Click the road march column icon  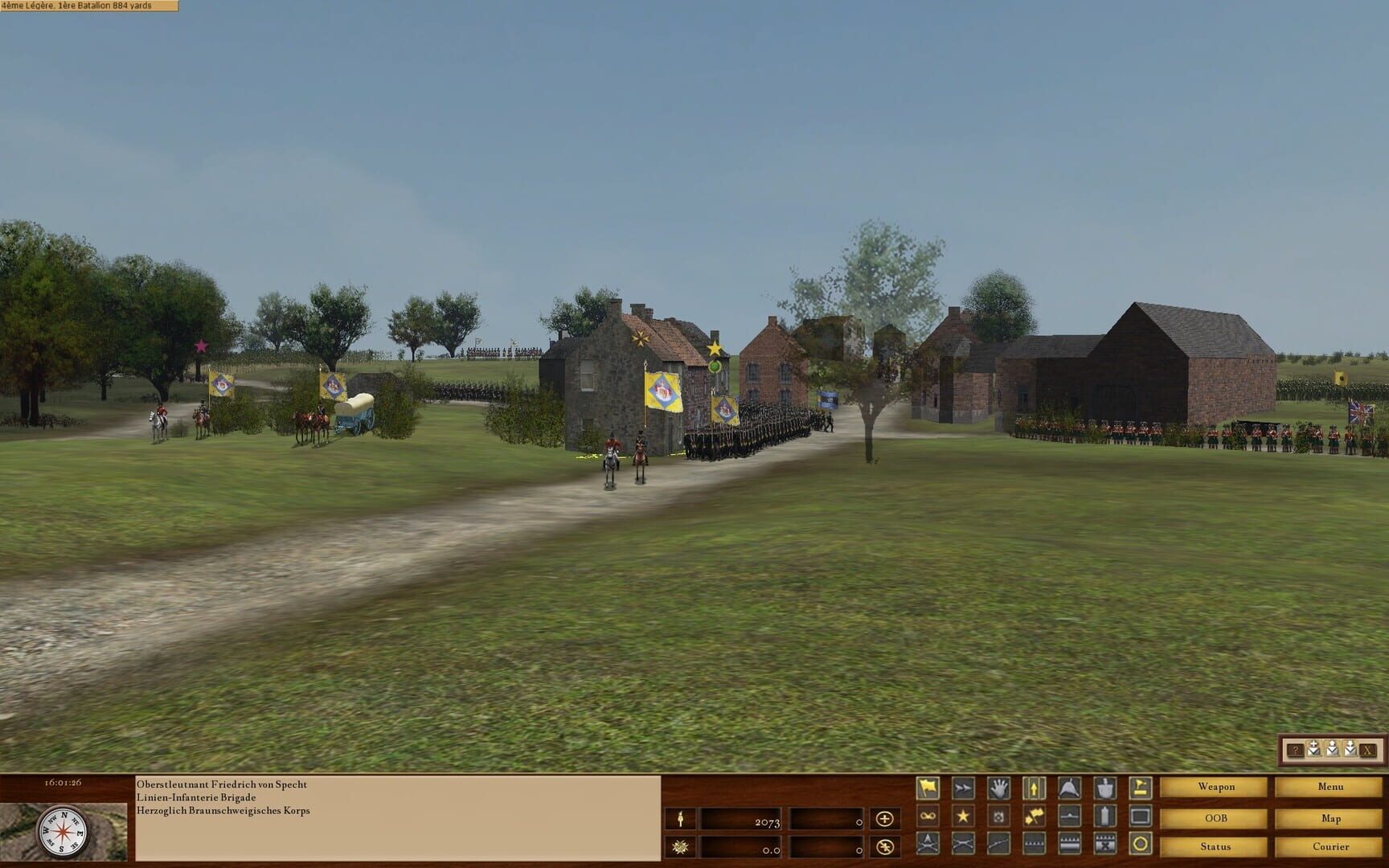click(1035, 788)
